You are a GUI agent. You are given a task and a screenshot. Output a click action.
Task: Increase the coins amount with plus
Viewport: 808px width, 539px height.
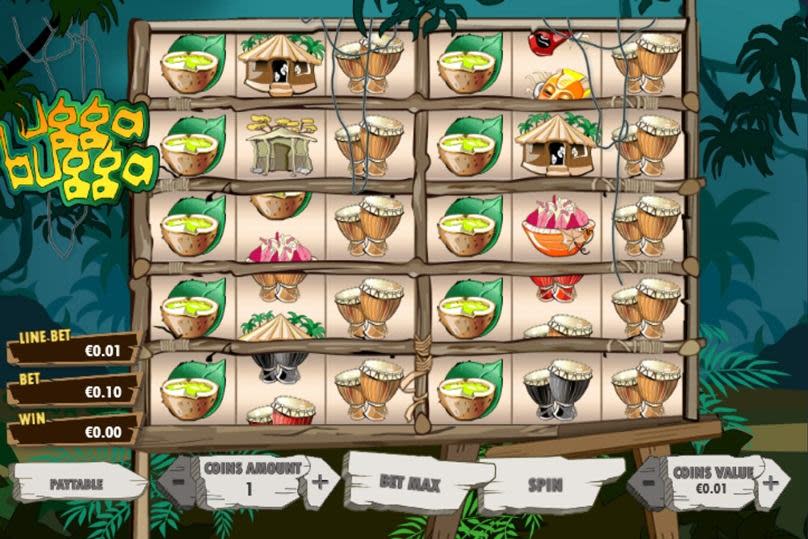pos(321,479)
